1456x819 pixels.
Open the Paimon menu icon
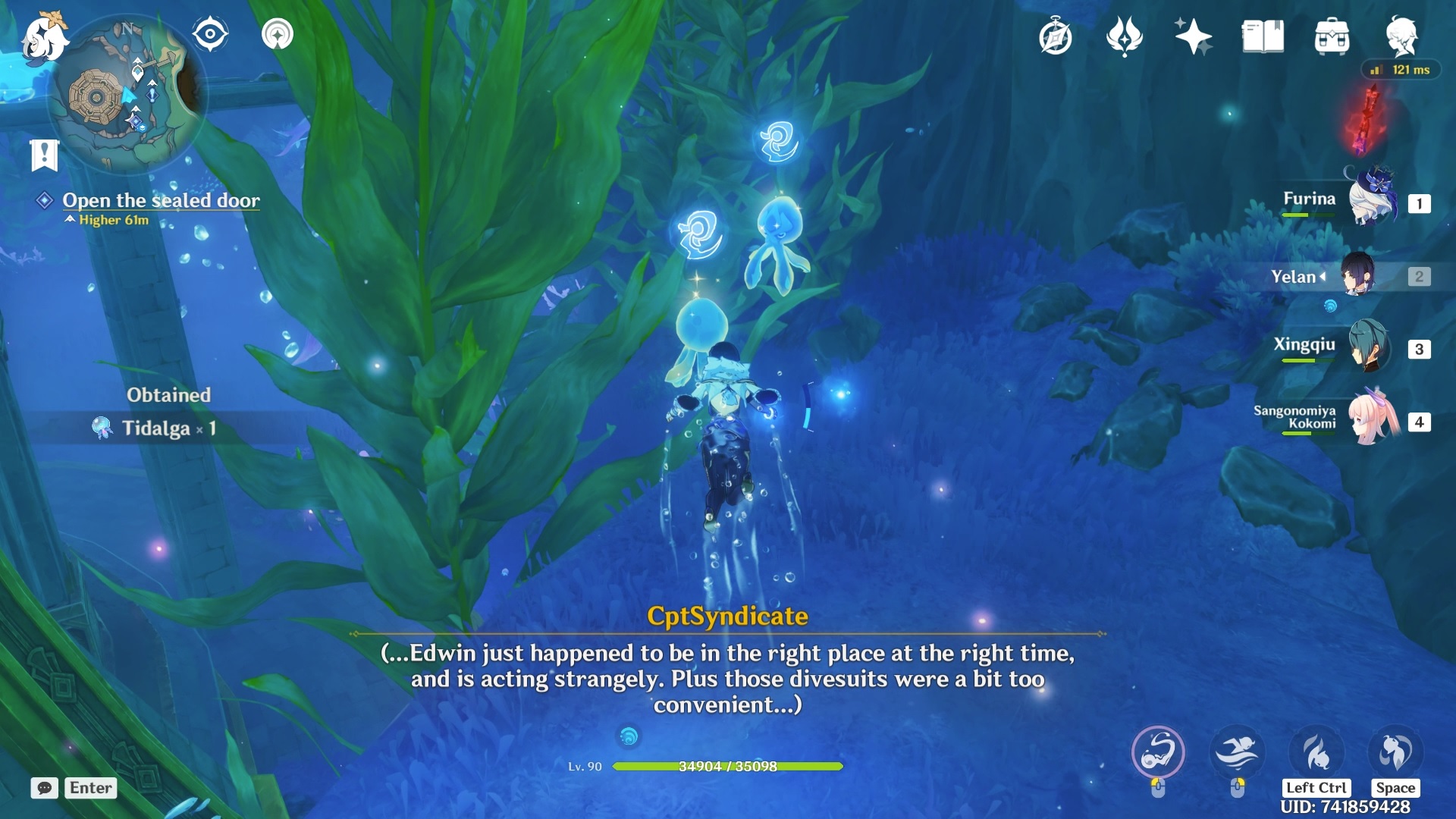click(44, 38)
